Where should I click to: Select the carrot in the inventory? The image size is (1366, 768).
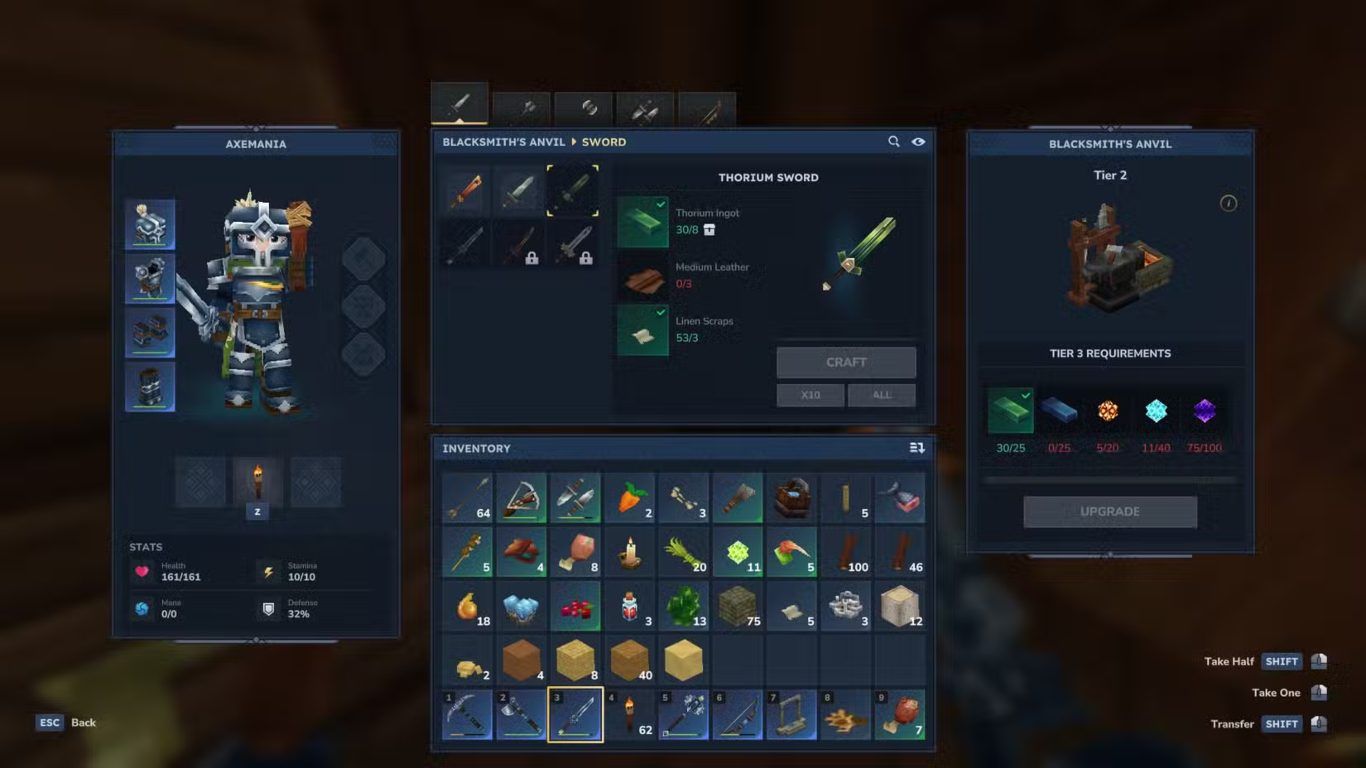pos(630,498)
